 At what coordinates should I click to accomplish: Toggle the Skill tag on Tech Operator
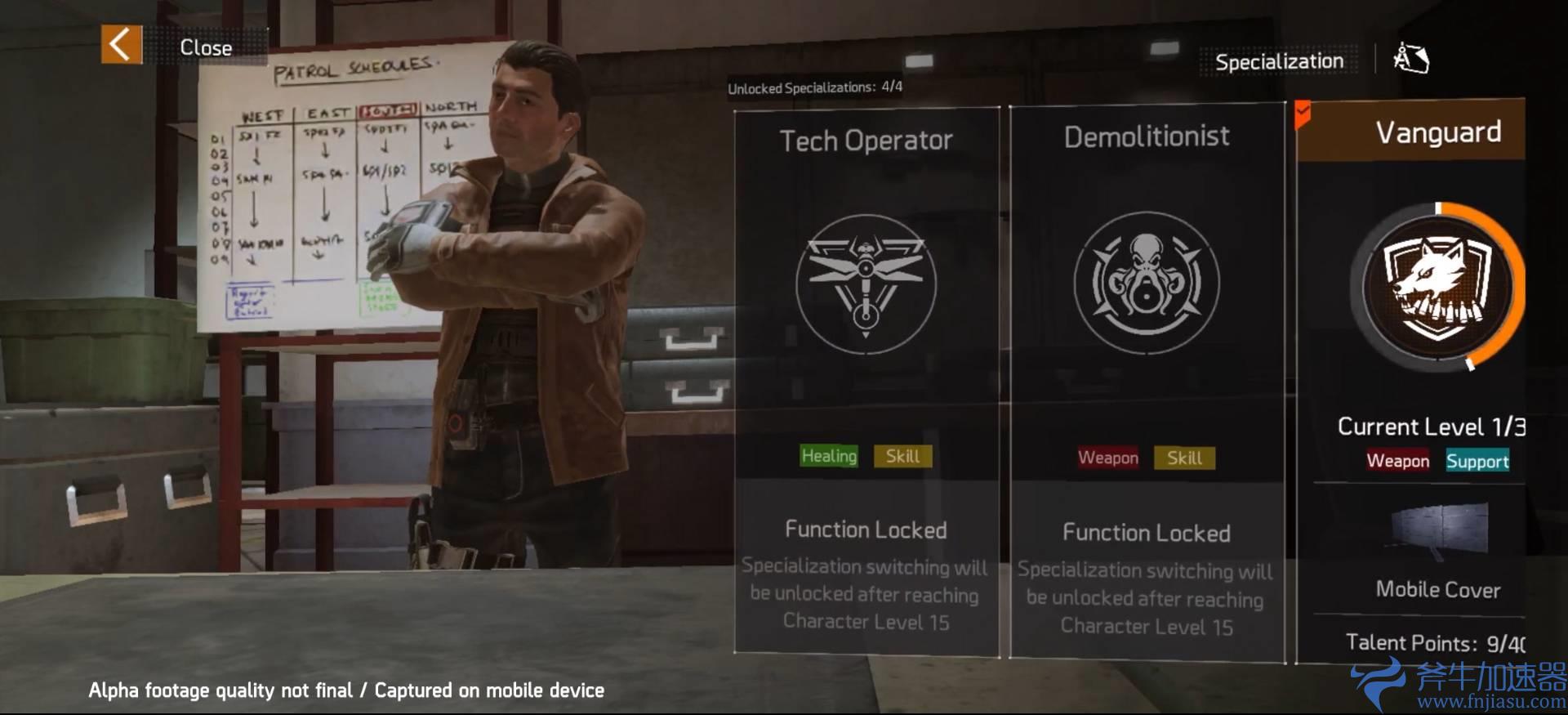point(902,457)
